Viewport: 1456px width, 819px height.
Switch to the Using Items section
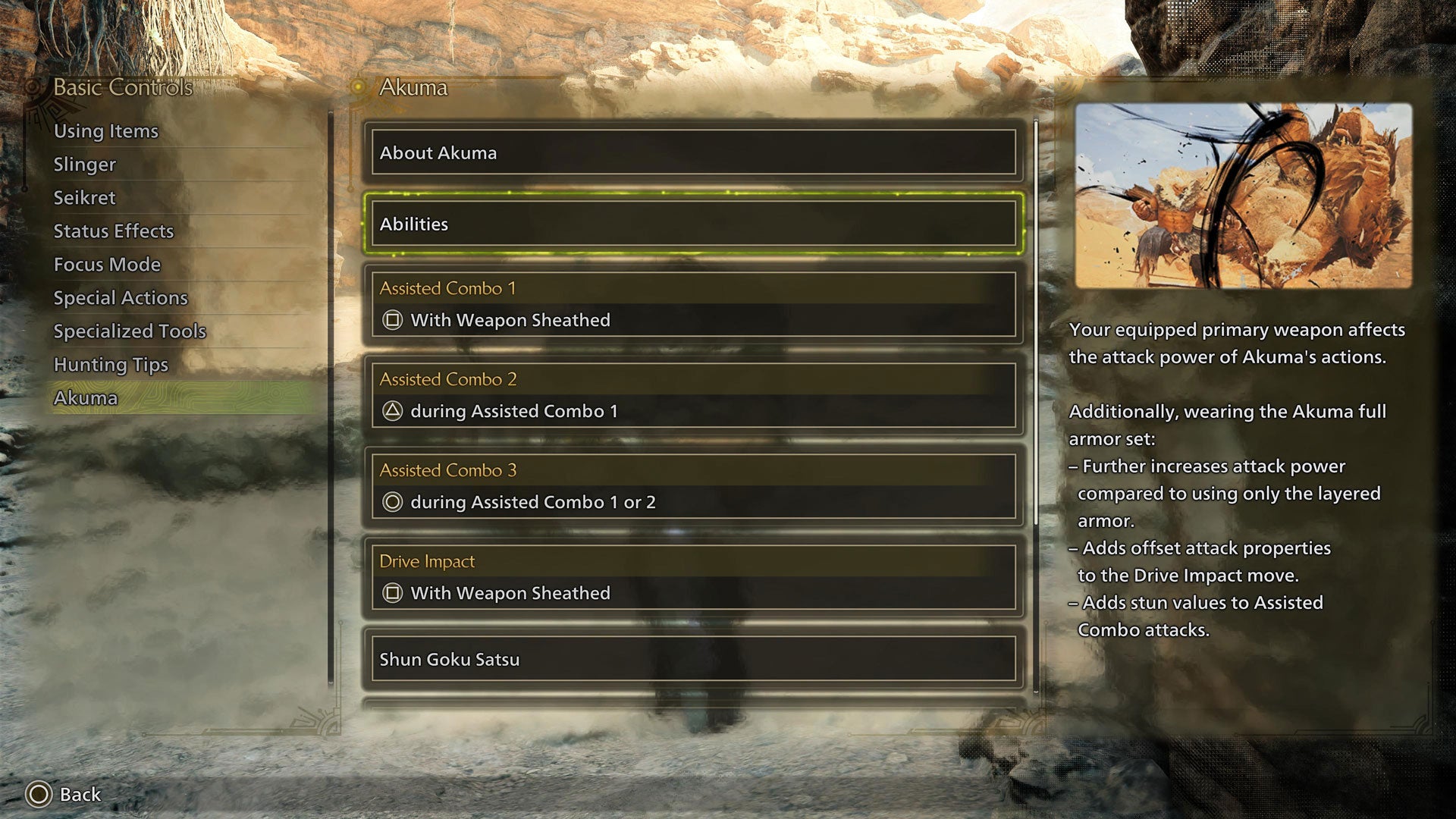coord(105,130)
